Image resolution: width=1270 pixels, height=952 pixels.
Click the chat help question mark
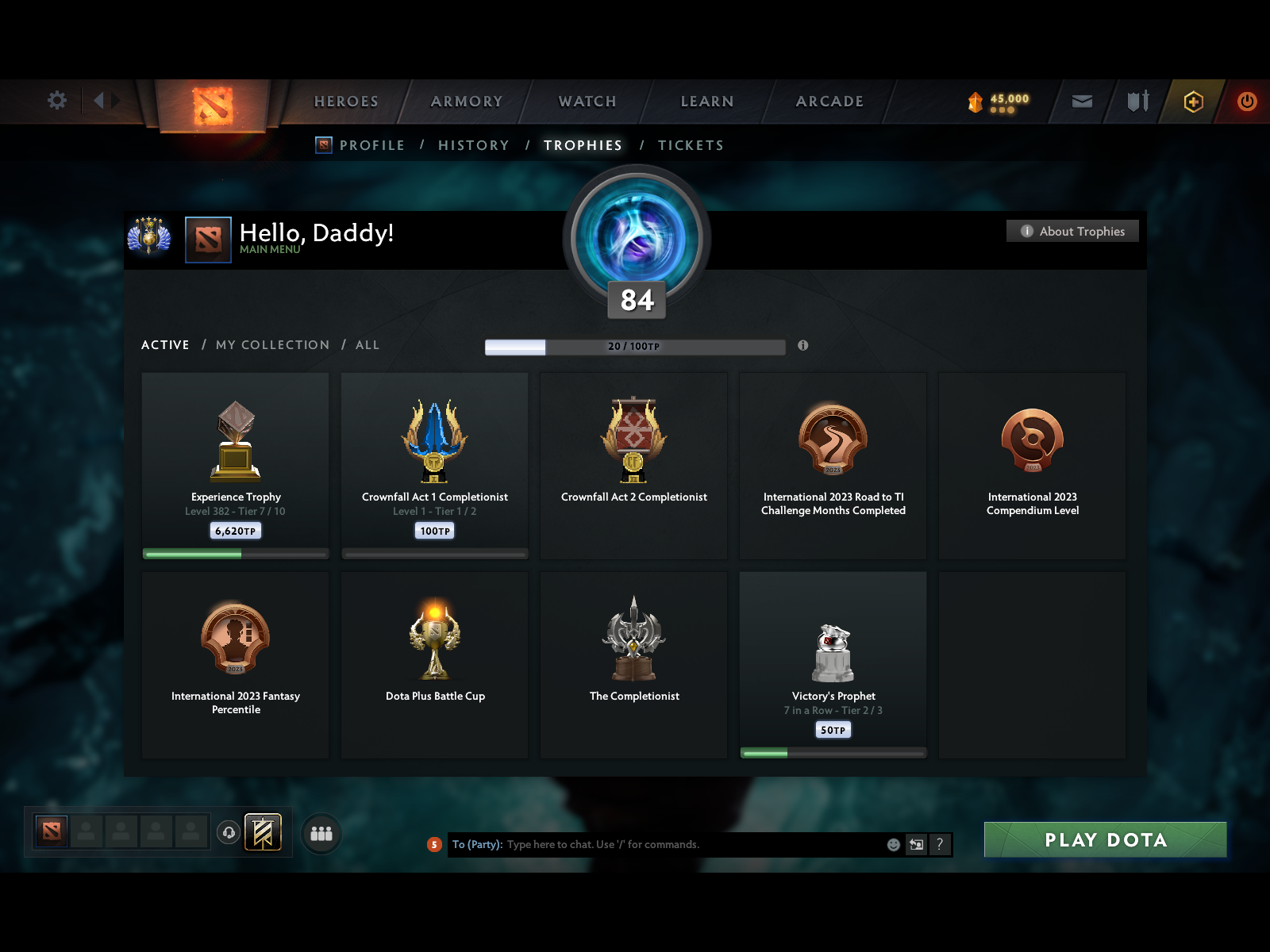(941, 845)
